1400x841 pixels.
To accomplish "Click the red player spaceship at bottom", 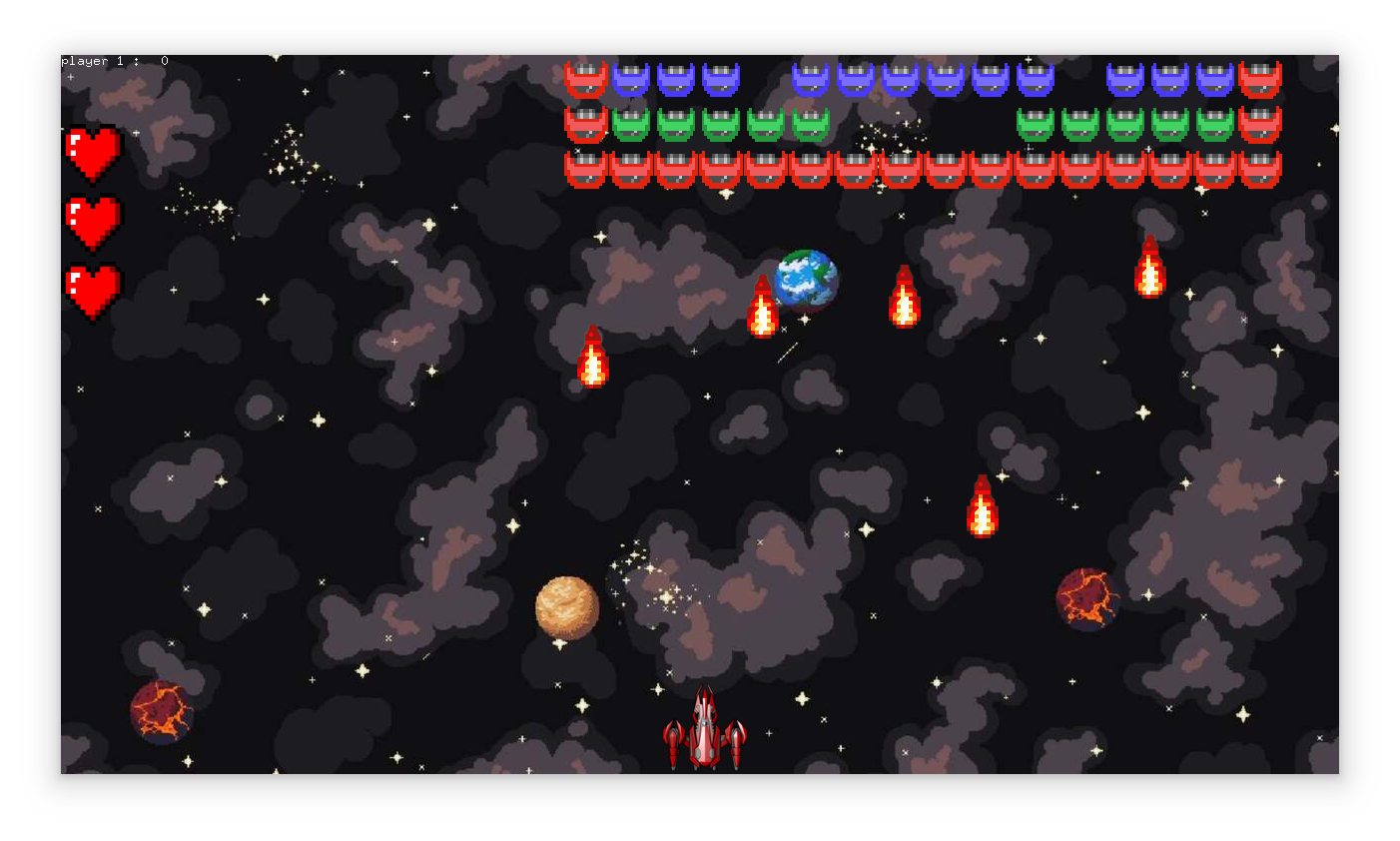I will [704, 734].
